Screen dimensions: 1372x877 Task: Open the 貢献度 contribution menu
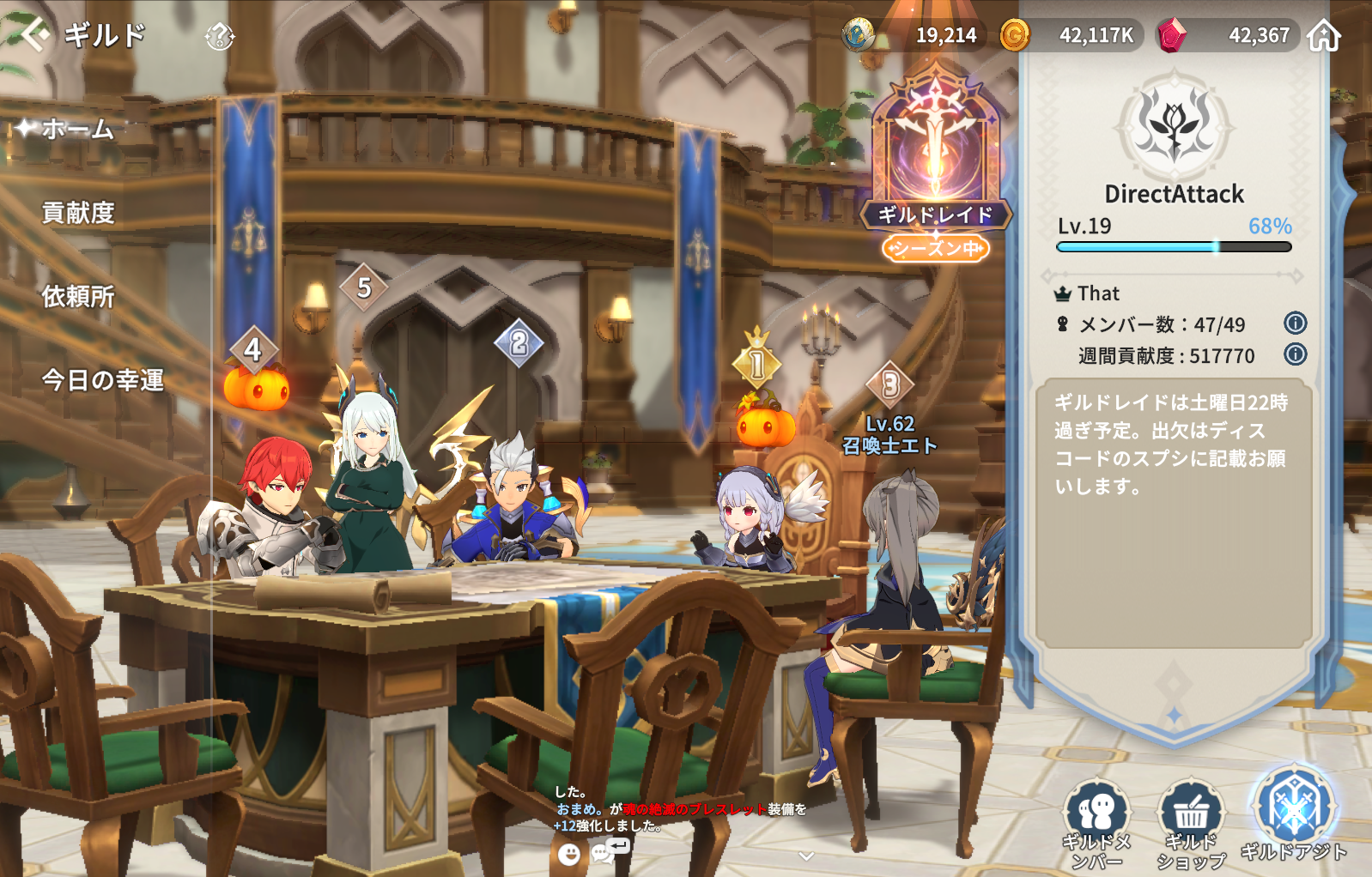78,213
